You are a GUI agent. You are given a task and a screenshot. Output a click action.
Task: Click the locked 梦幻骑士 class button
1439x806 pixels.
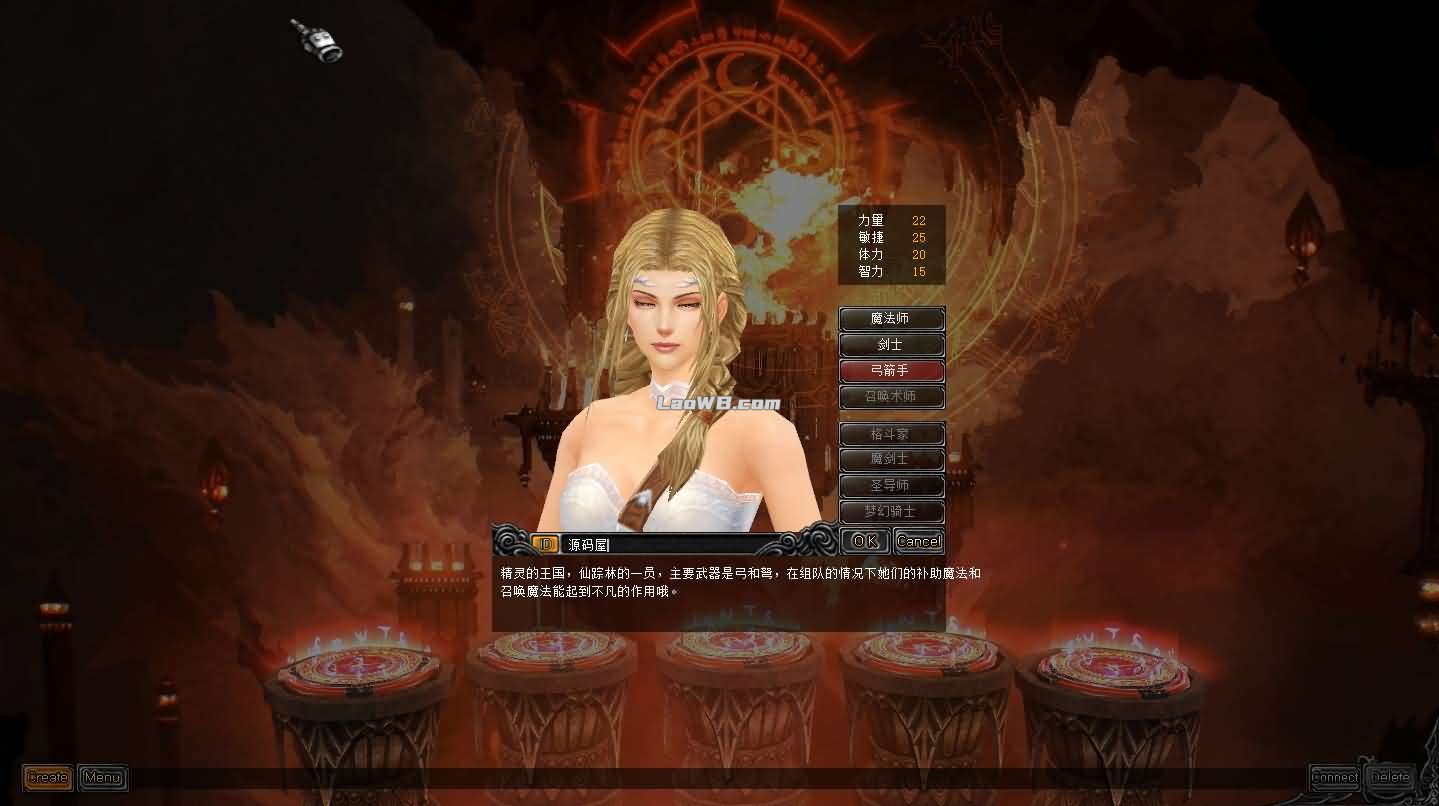[891, 511]
